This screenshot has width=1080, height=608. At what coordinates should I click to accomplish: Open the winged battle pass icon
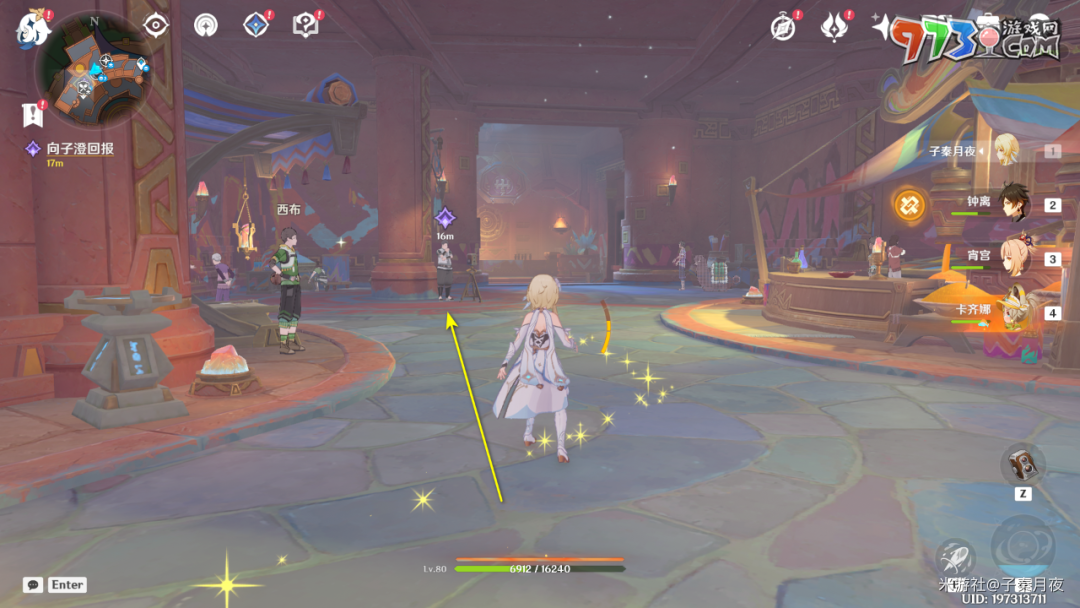833,27
